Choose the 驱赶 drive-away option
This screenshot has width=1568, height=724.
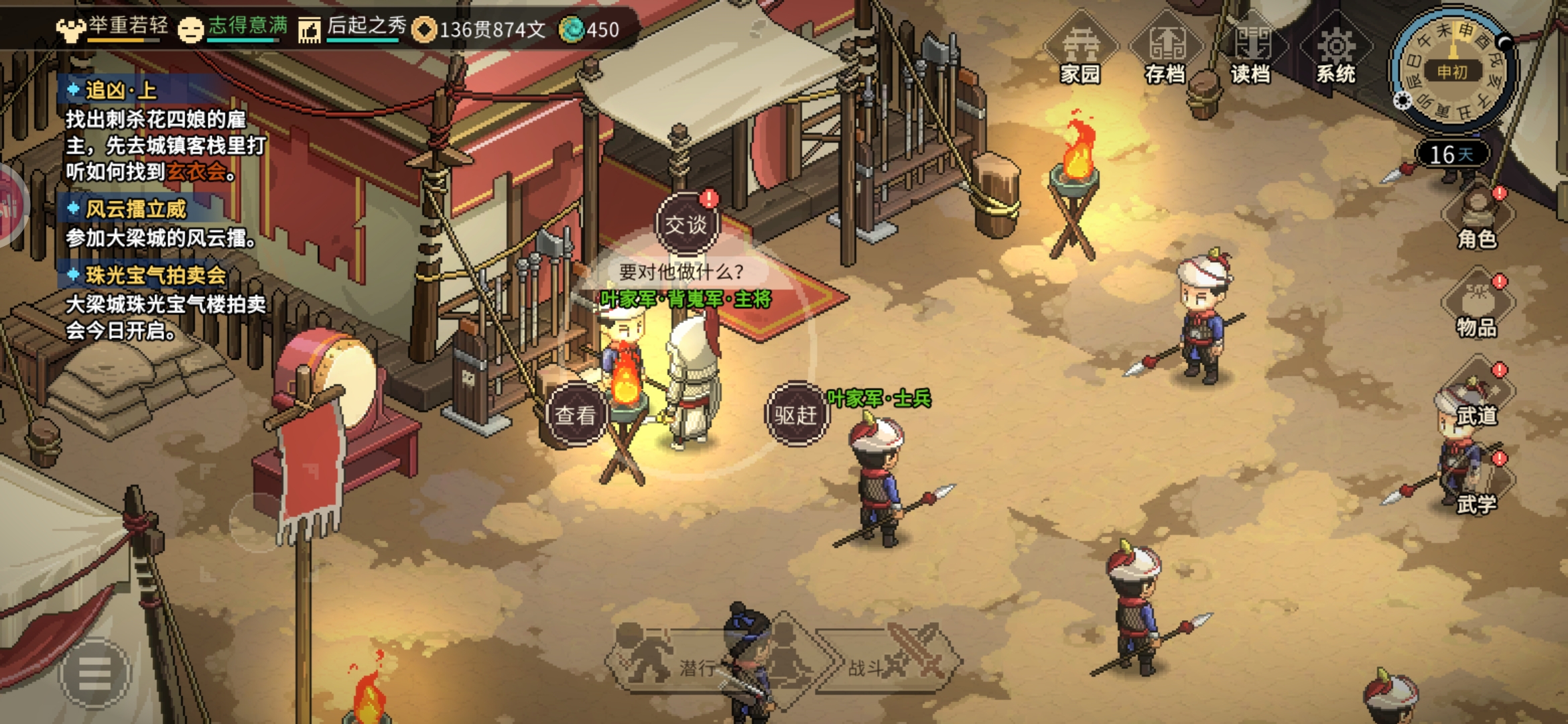(795, 415)
